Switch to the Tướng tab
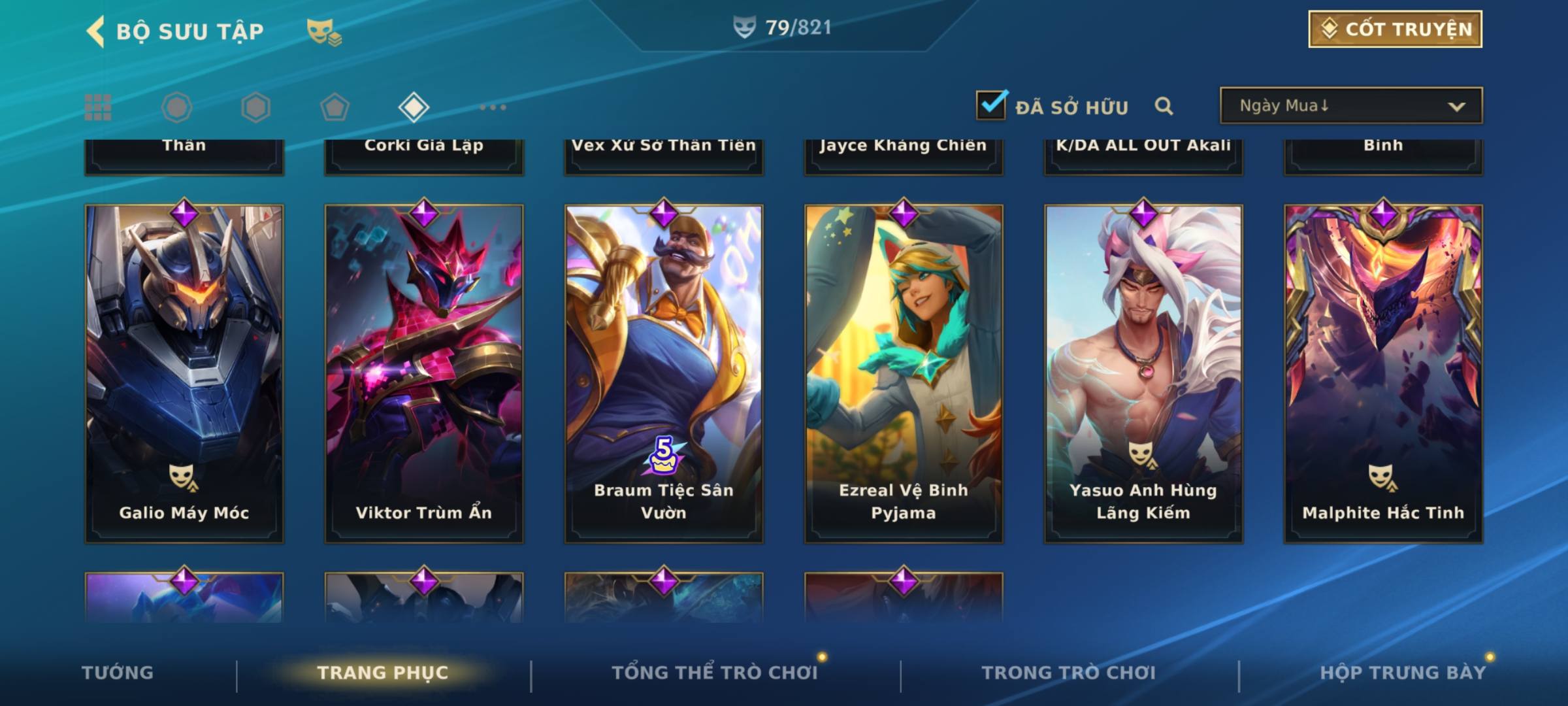Image resolution: width=1568 pixels, height=706 pixels. click(x=118, y=673)
